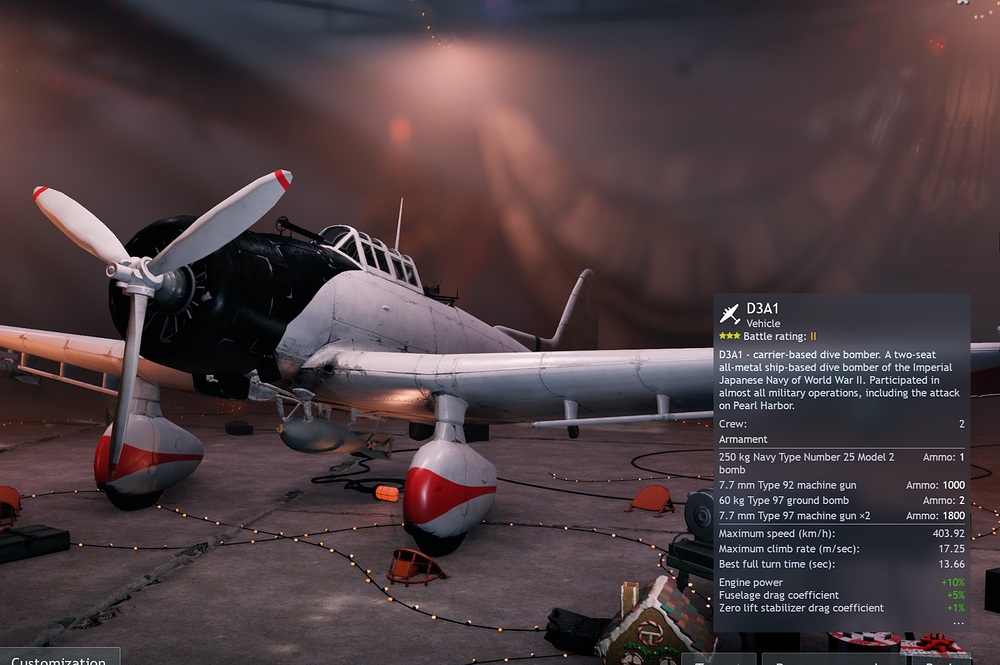The height and width of the screenshot is (665, 1000).
Task: Open the Customization menu
Action: [58, 659]
